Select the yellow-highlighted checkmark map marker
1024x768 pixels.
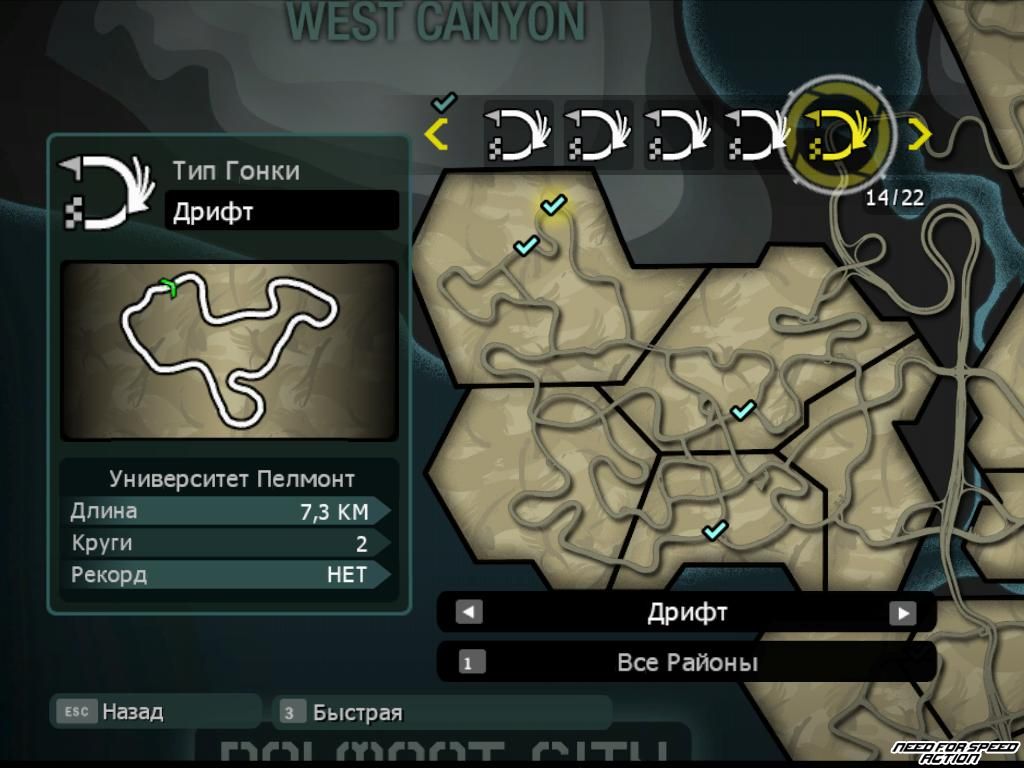click(553, 204)
